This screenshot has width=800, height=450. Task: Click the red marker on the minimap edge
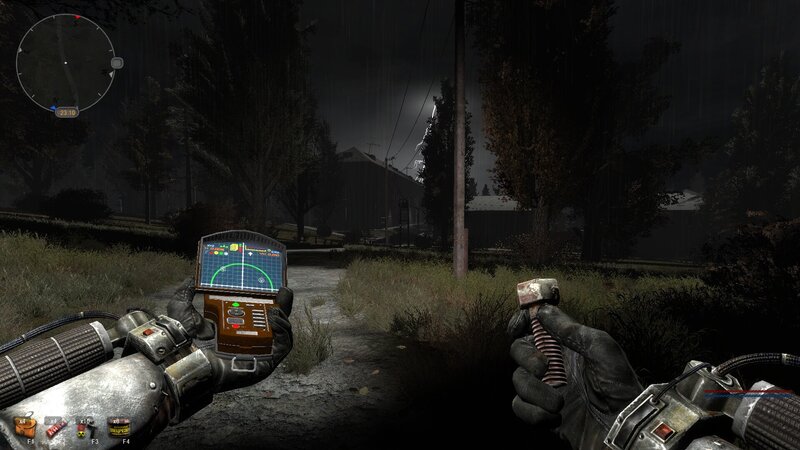(78, 19)
